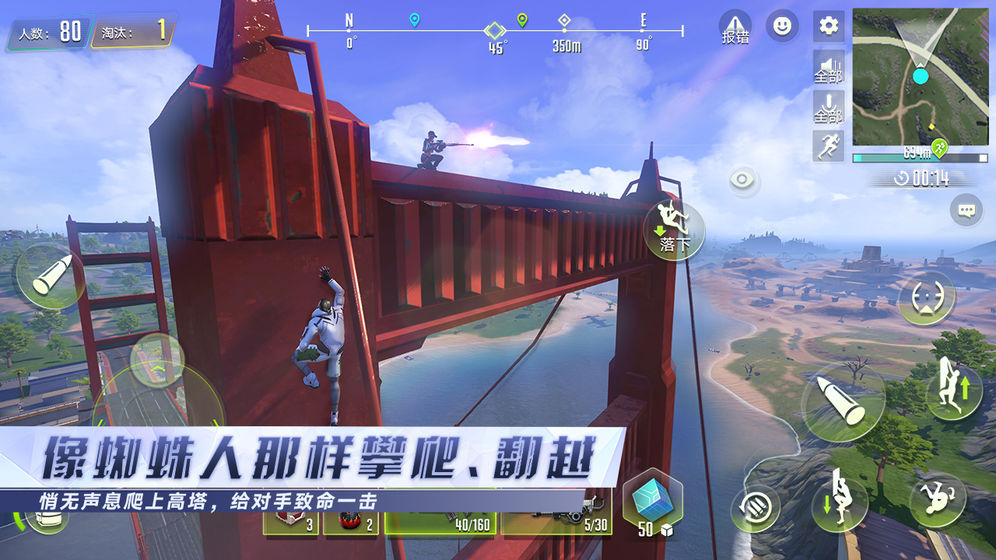Activate the aim-down-sights scope button
The image size is (996, 560).
[x=926, y=298]
